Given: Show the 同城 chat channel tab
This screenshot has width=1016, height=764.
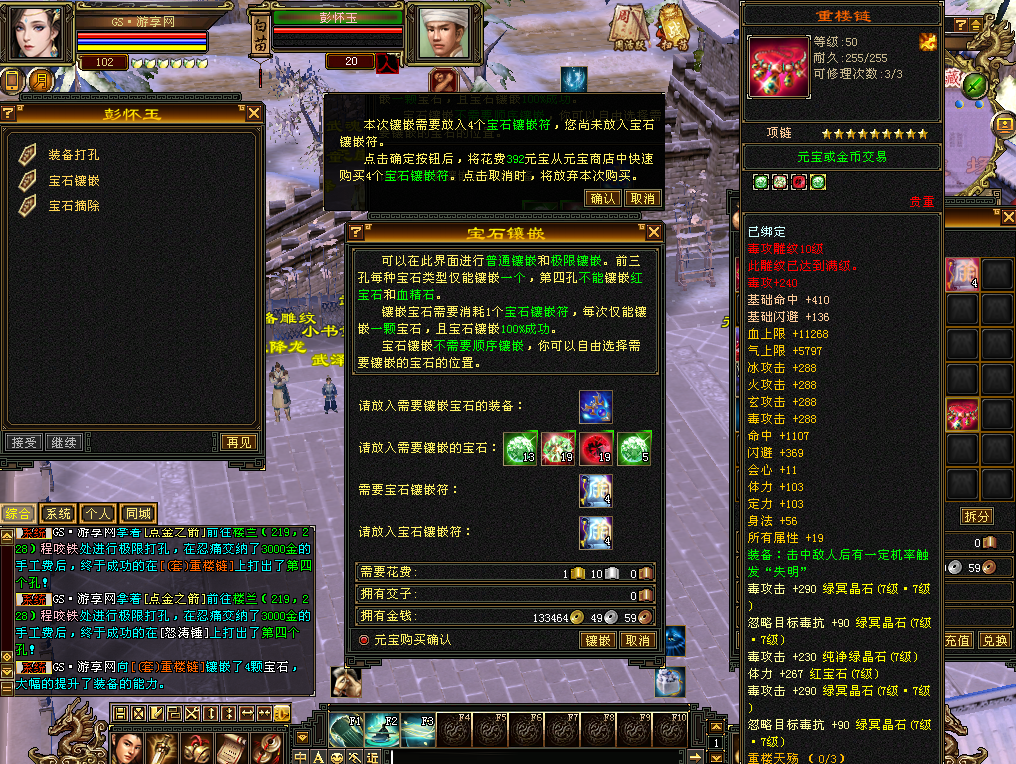Looking at the screenshot, I should pos(138,513).
